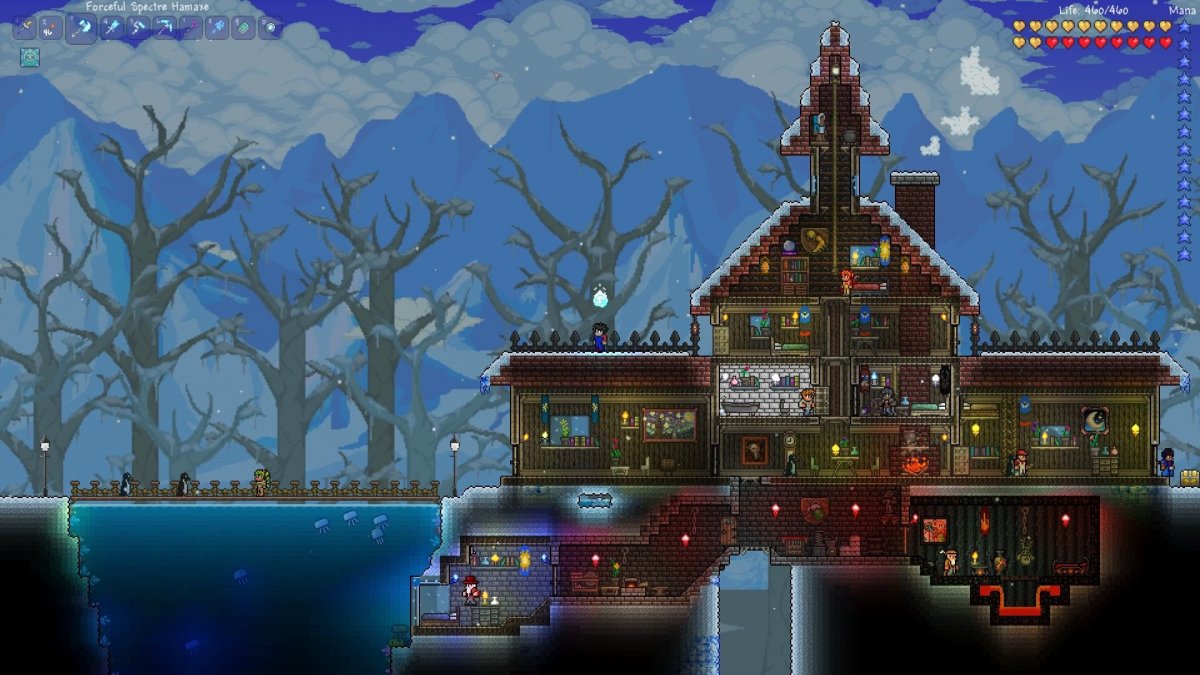Click the teal buff icon below the hotbar
This screenshot has width=1200, height=675.
tap(29, 58)
